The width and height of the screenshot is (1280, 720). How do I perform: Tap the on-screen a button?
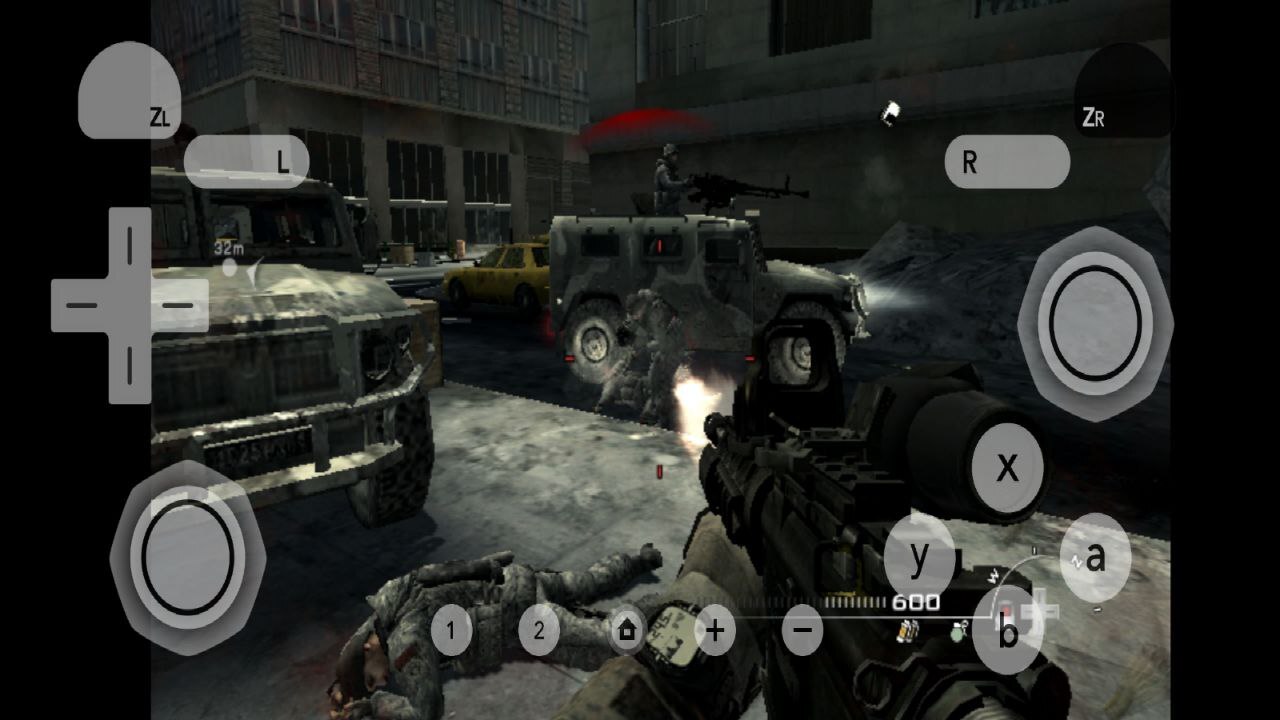pyautogui.click(x=1095, y=557)
